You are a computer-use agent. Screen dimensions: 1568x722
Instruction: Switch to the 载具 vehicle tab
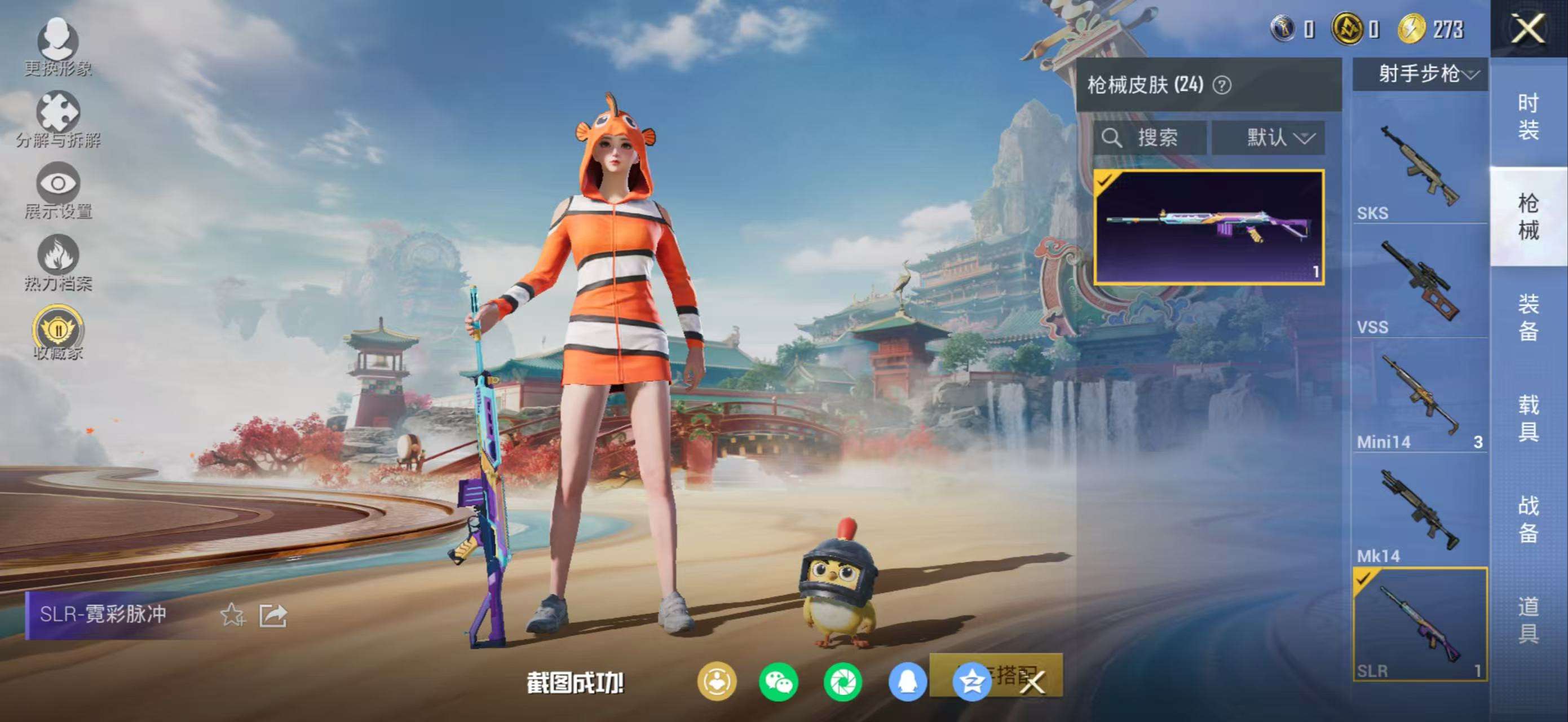1528,417
